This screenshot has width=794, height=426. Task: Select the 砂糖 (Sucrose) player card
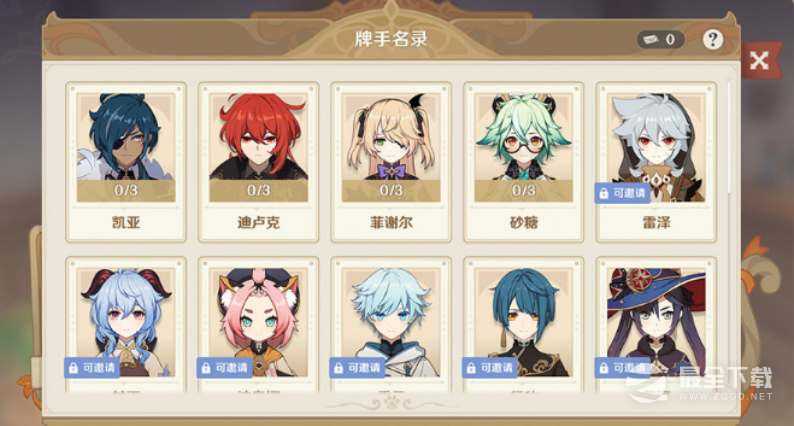(523, 161)
